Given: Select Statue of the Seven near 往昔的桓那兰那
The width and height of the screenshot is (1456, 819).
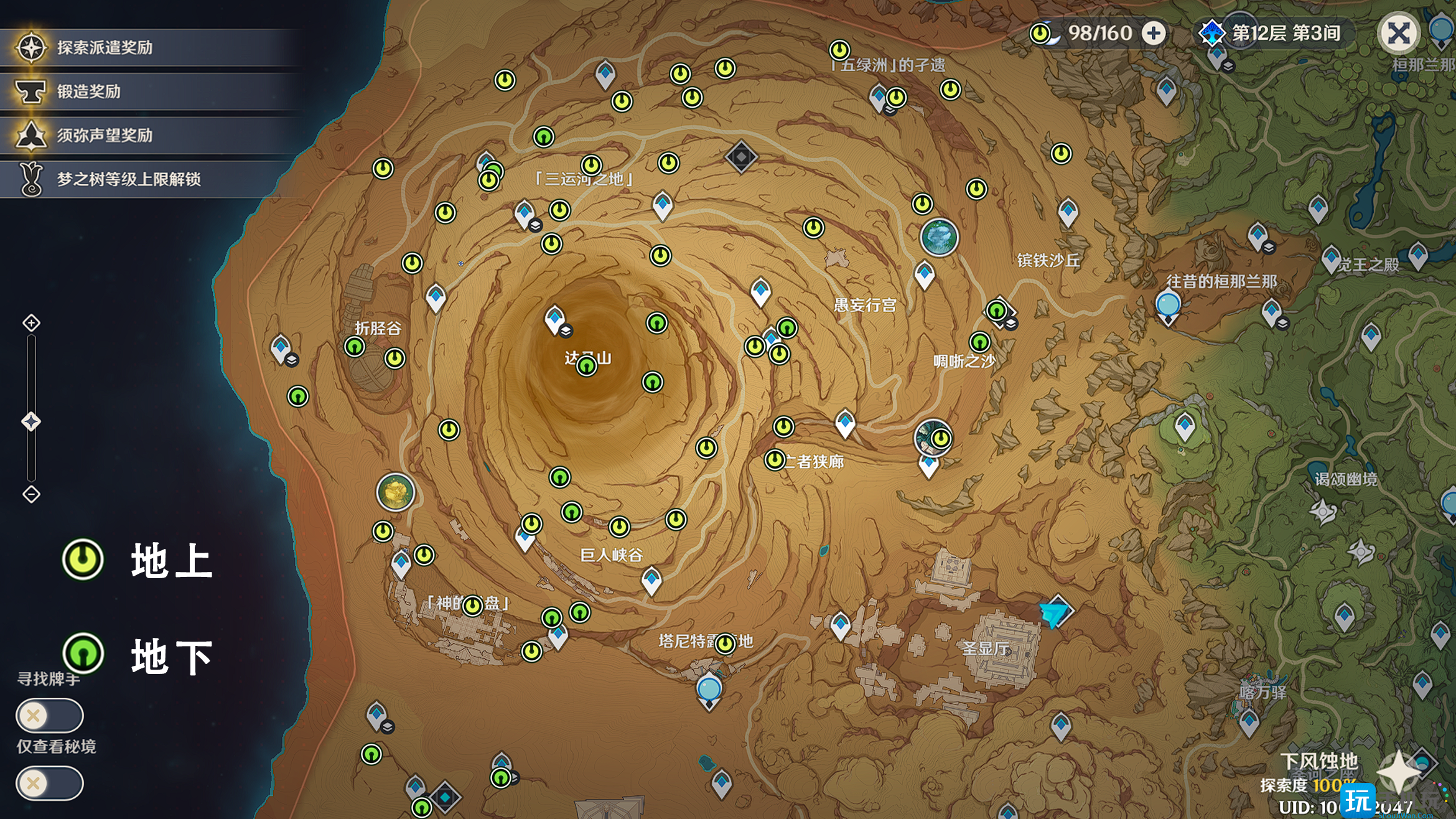Looking at the screenshot, I should (1168, 306).
